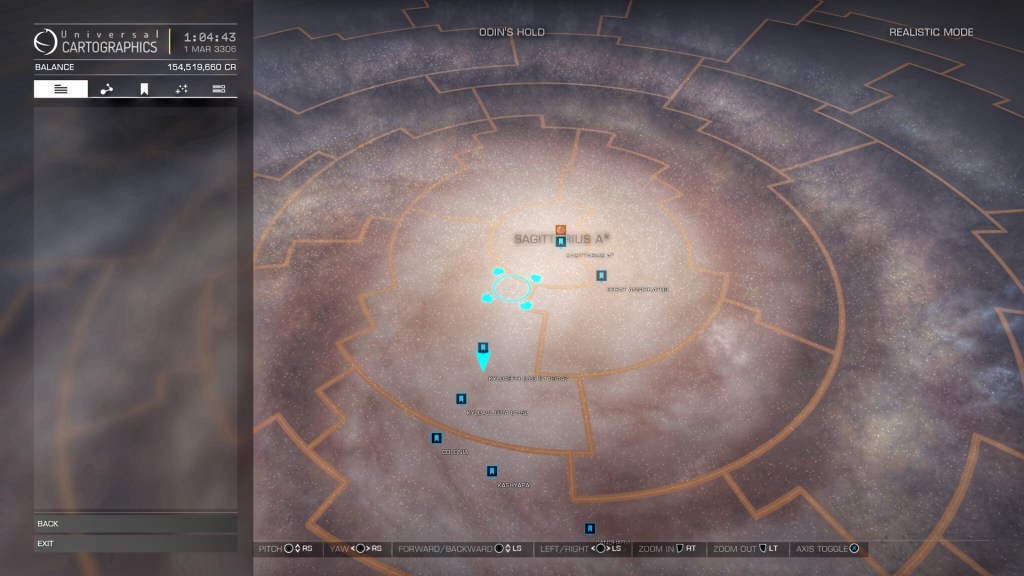1024x576 pixels.
Task: Select the cyan ring cursor on the map
Action: click(x=511, y=288)
